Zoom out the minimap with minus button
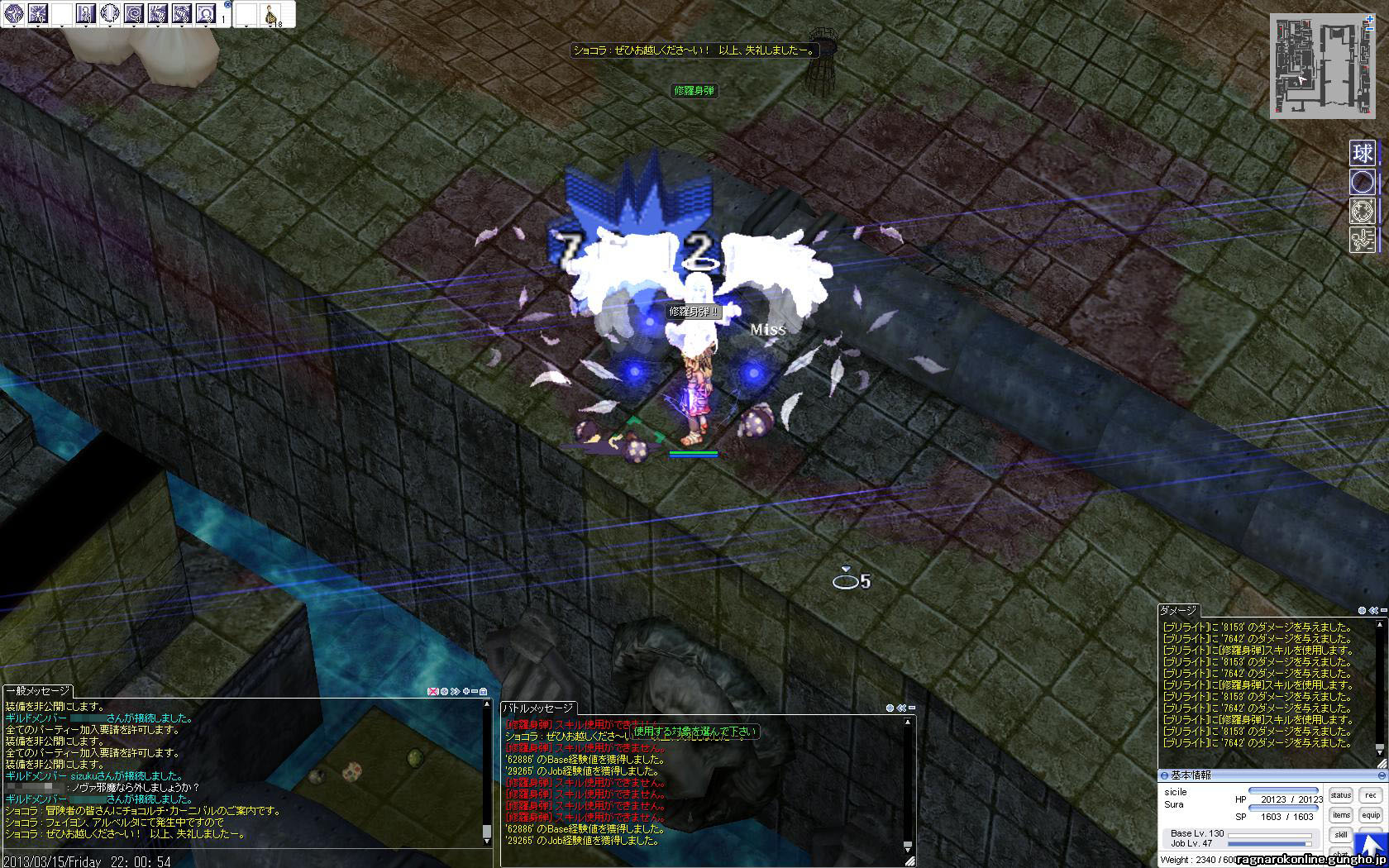1389x868 pixels. (1370, 29)
